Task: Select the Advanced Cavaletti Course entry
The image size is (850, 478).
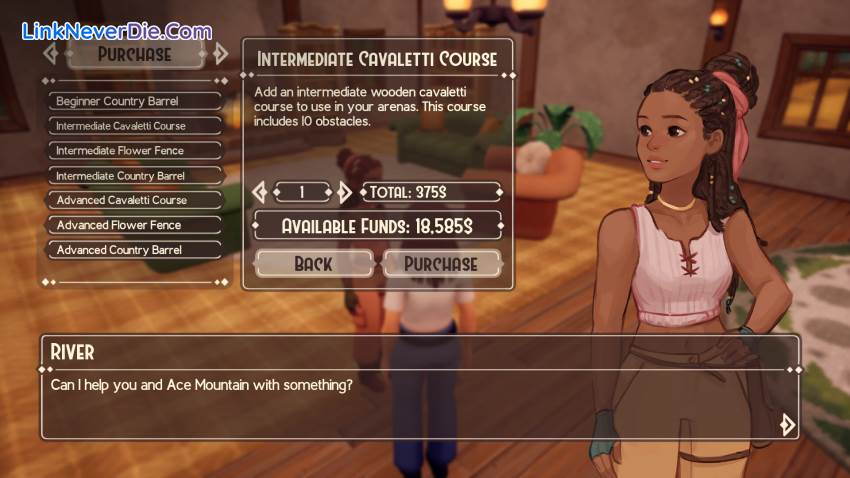Action: pos(134,200)
